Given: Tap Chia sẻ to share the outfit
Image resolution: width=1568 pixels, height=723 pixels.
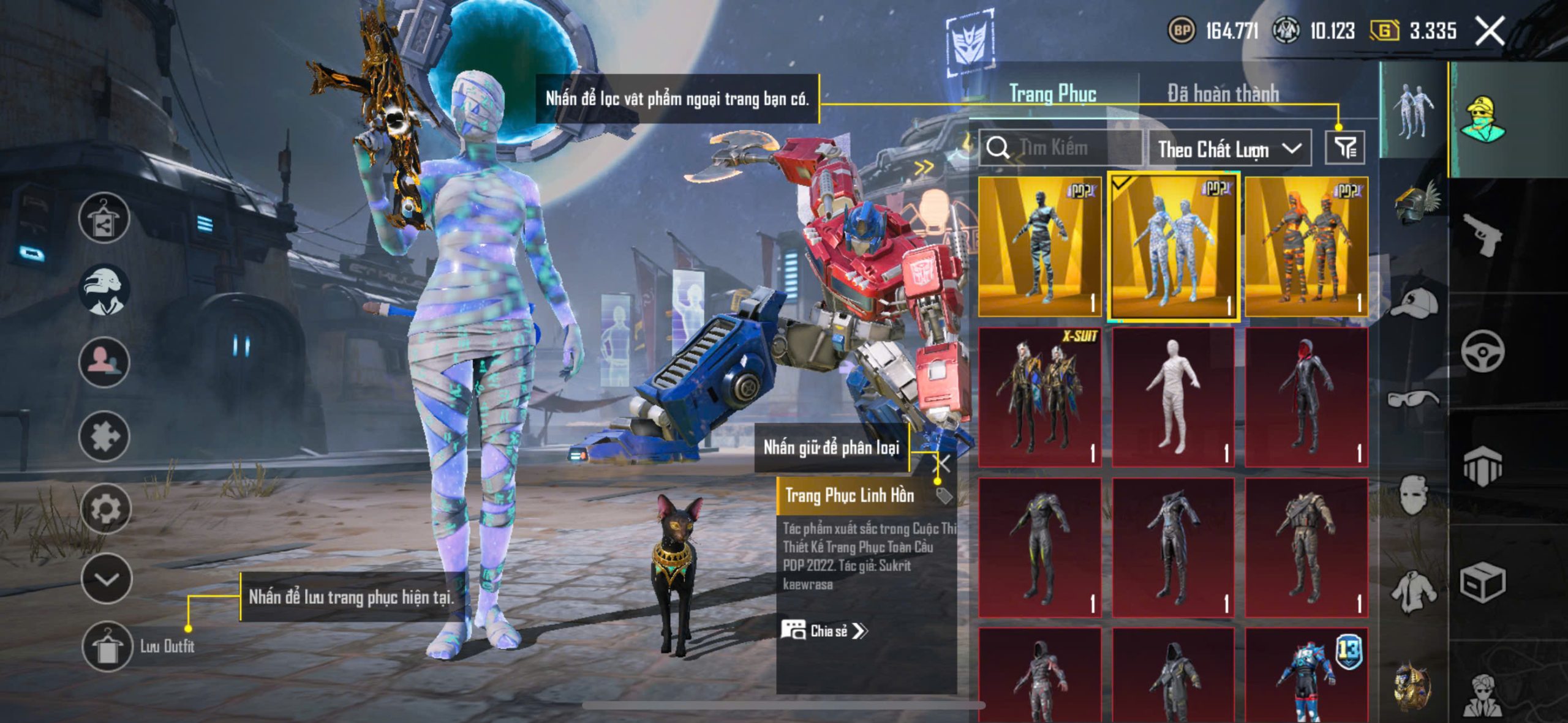Looking at the screenshot, I should pos(824,631).
